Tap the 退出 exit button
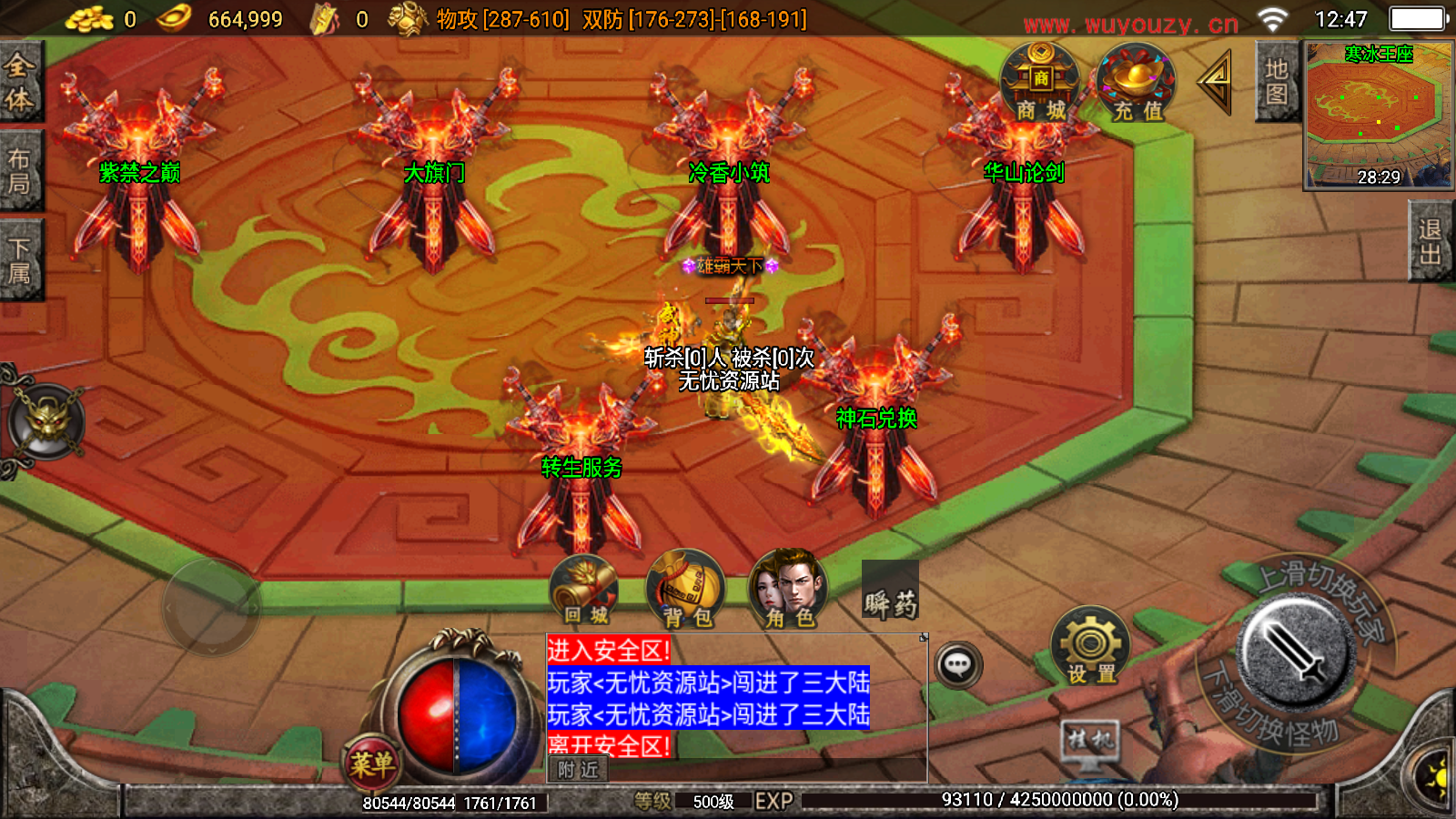The image size is (1456, 819). click(1430, 241)
